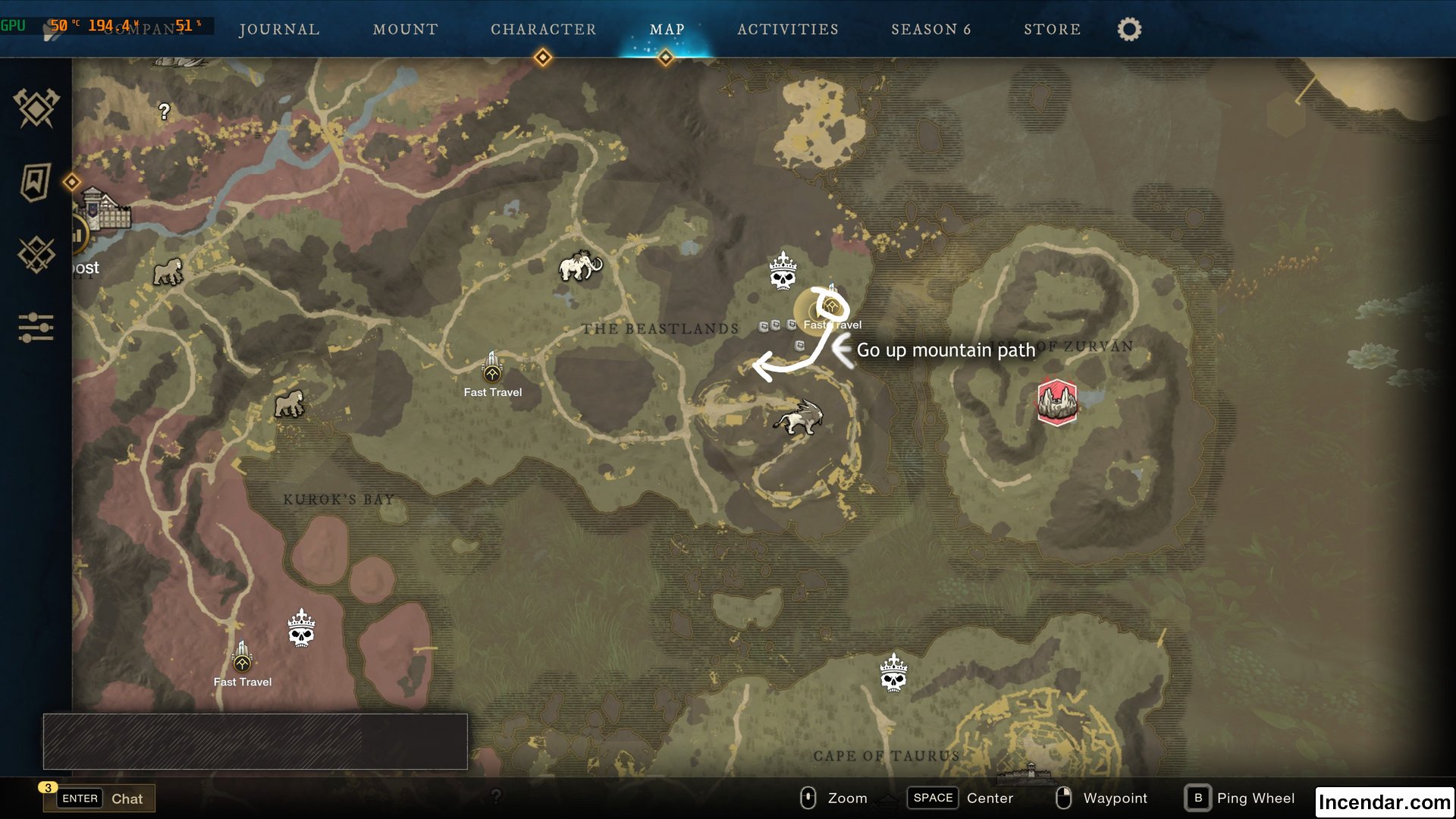The image size is (1456, 819).
Task: Click the red mountain hex marker in Zurvan region
Action: [1057, 402]
